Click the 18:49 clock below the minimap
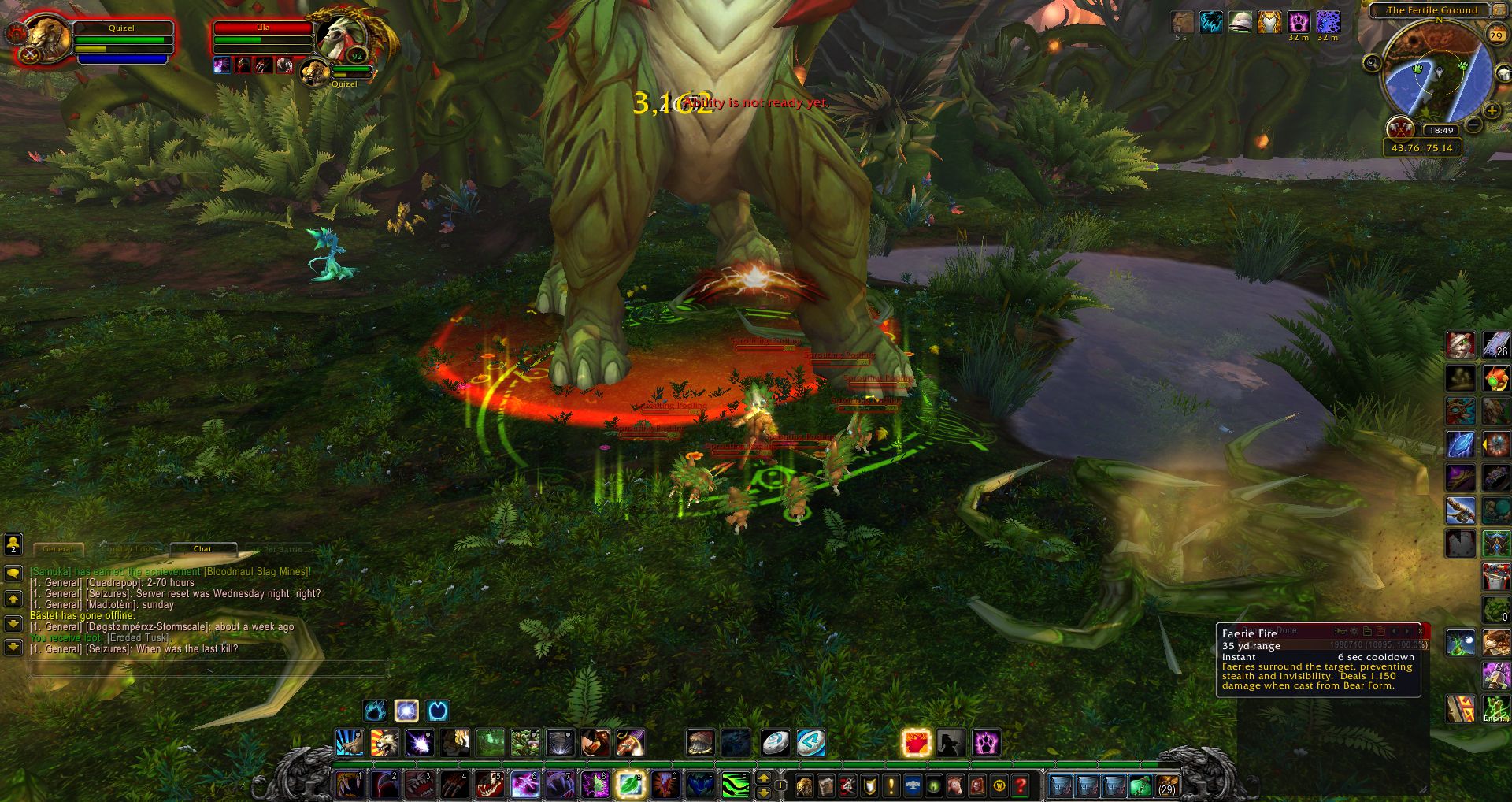Screen dimensions: 1512x802 (1441, 130)
